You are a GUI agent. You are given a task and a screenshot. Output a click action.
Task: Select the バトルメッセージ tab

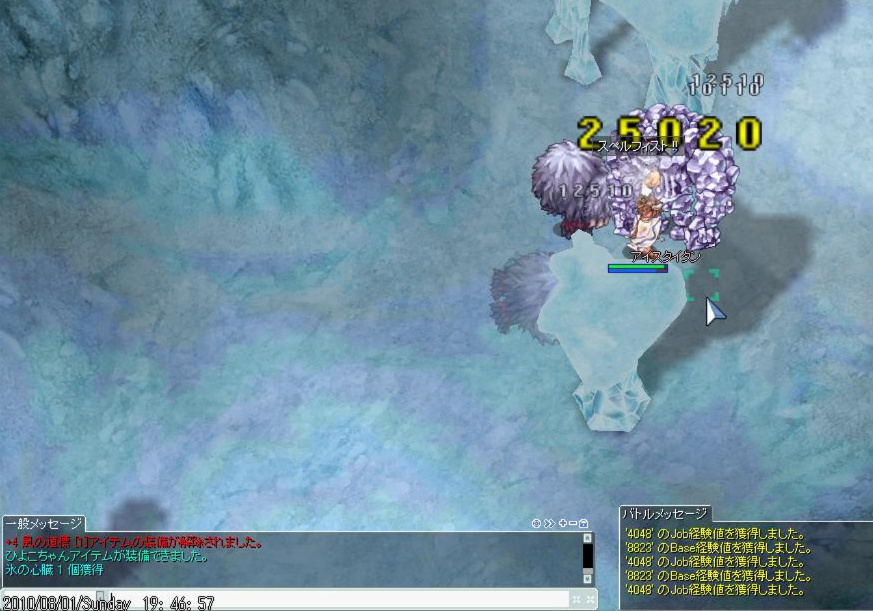click(x=665, y=514)
